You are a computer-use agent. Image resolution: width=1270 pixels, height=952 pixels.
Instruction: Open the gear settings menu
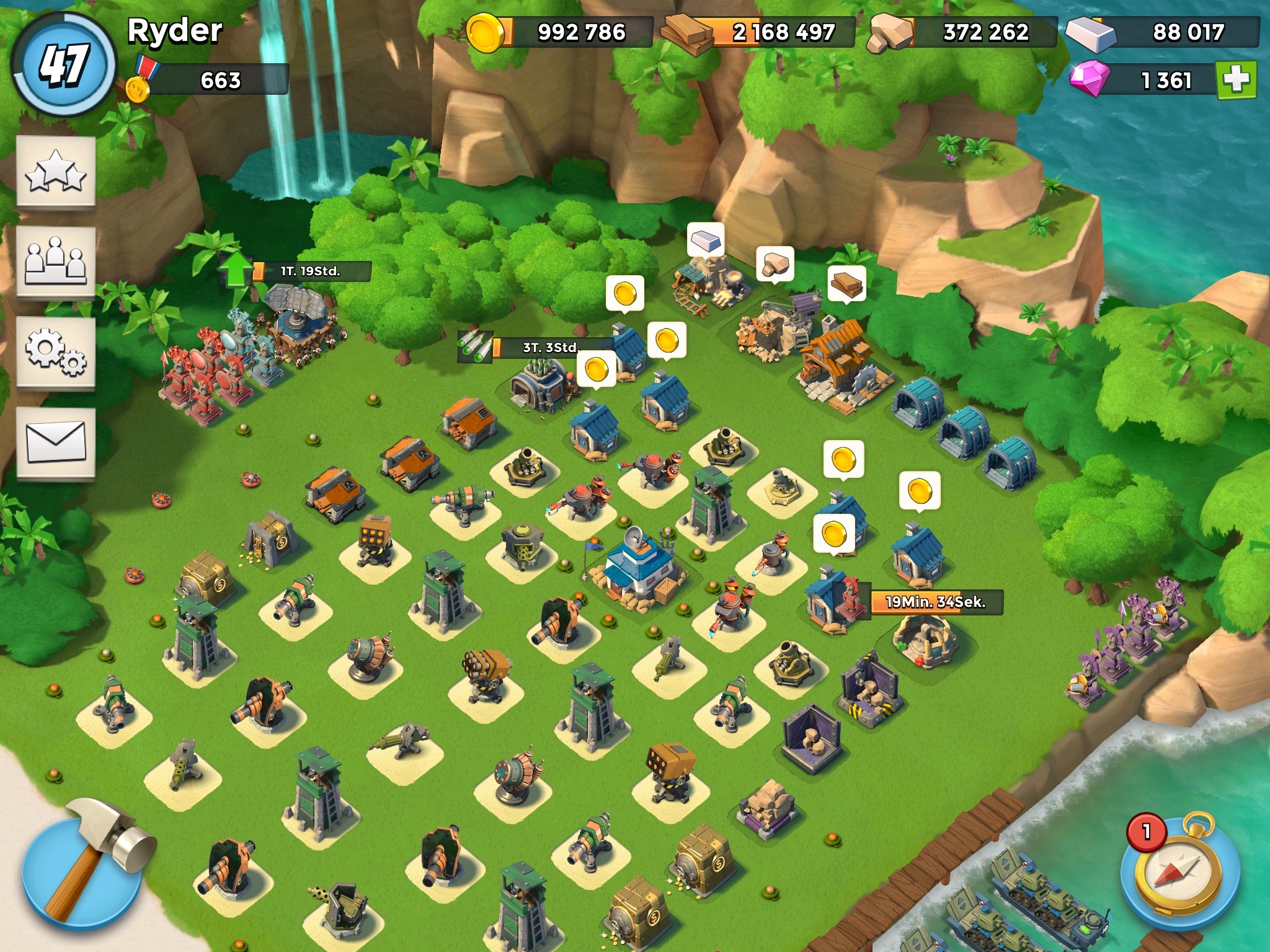pyautogui.click(x=55, y=353)
